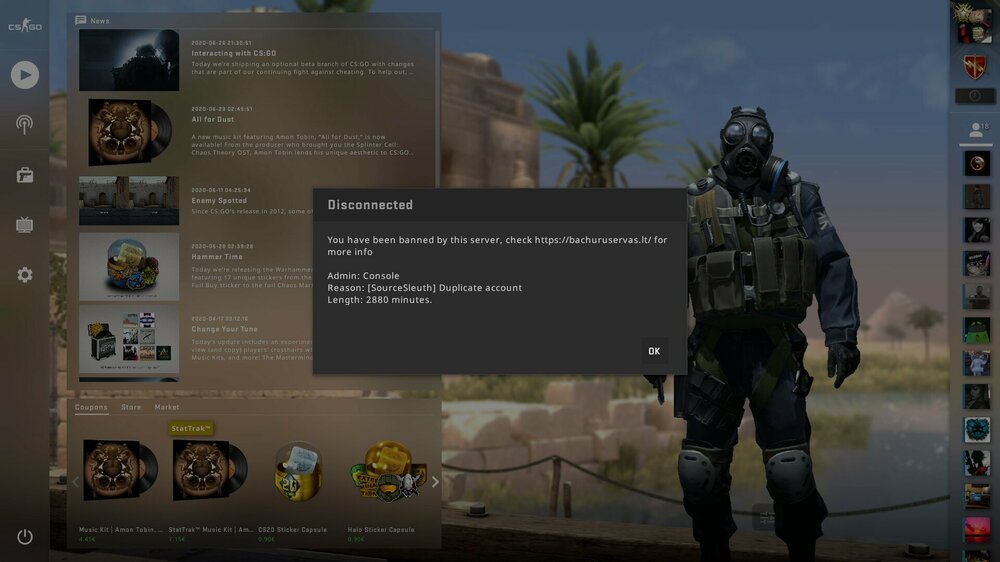1000x562 pixels.
Task: Read the Change Your Tune news entry
Action: (224, 329)
